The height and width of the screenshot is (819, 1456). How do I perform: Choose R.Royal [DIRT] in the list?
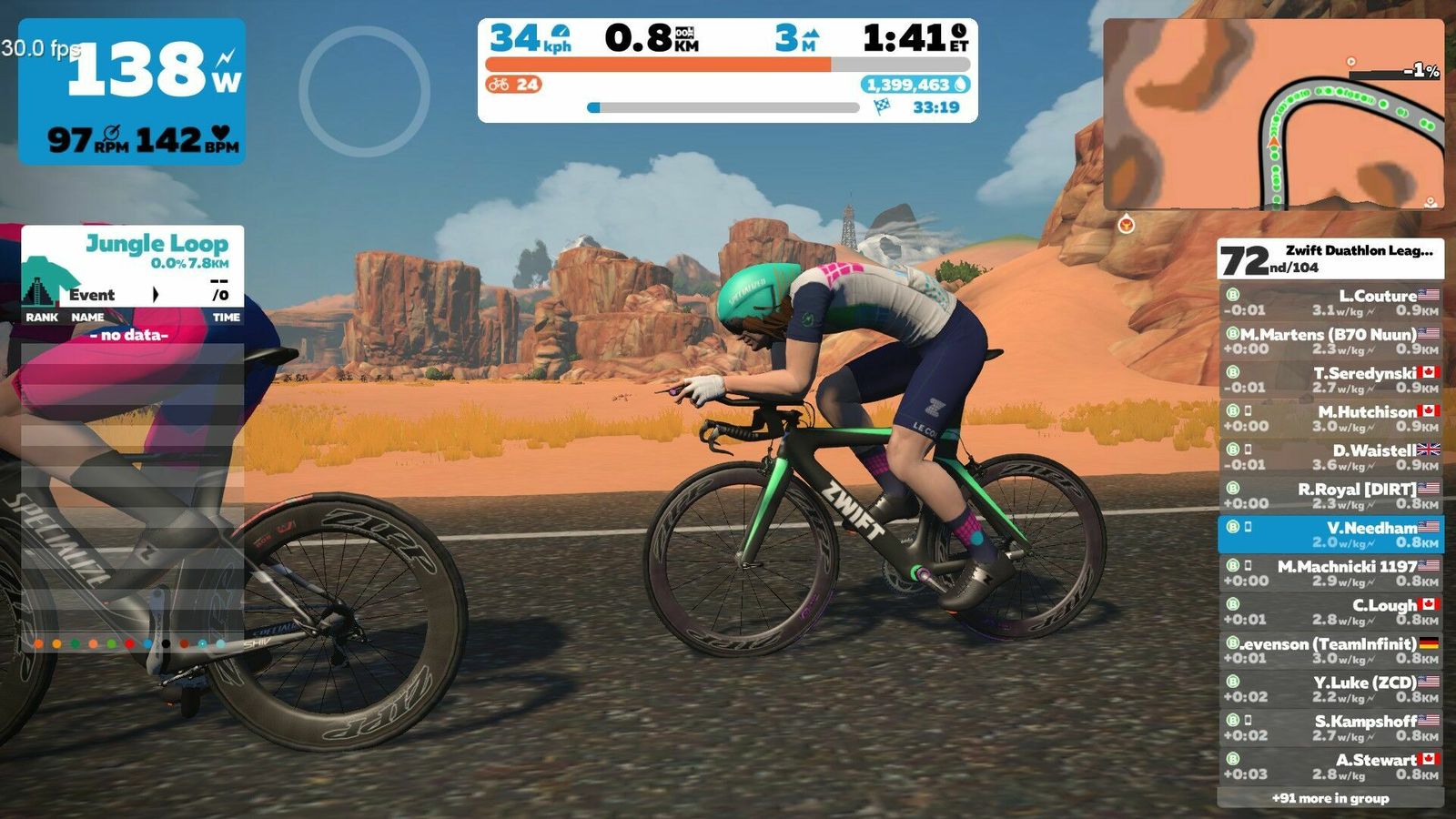click(1330, 496)
